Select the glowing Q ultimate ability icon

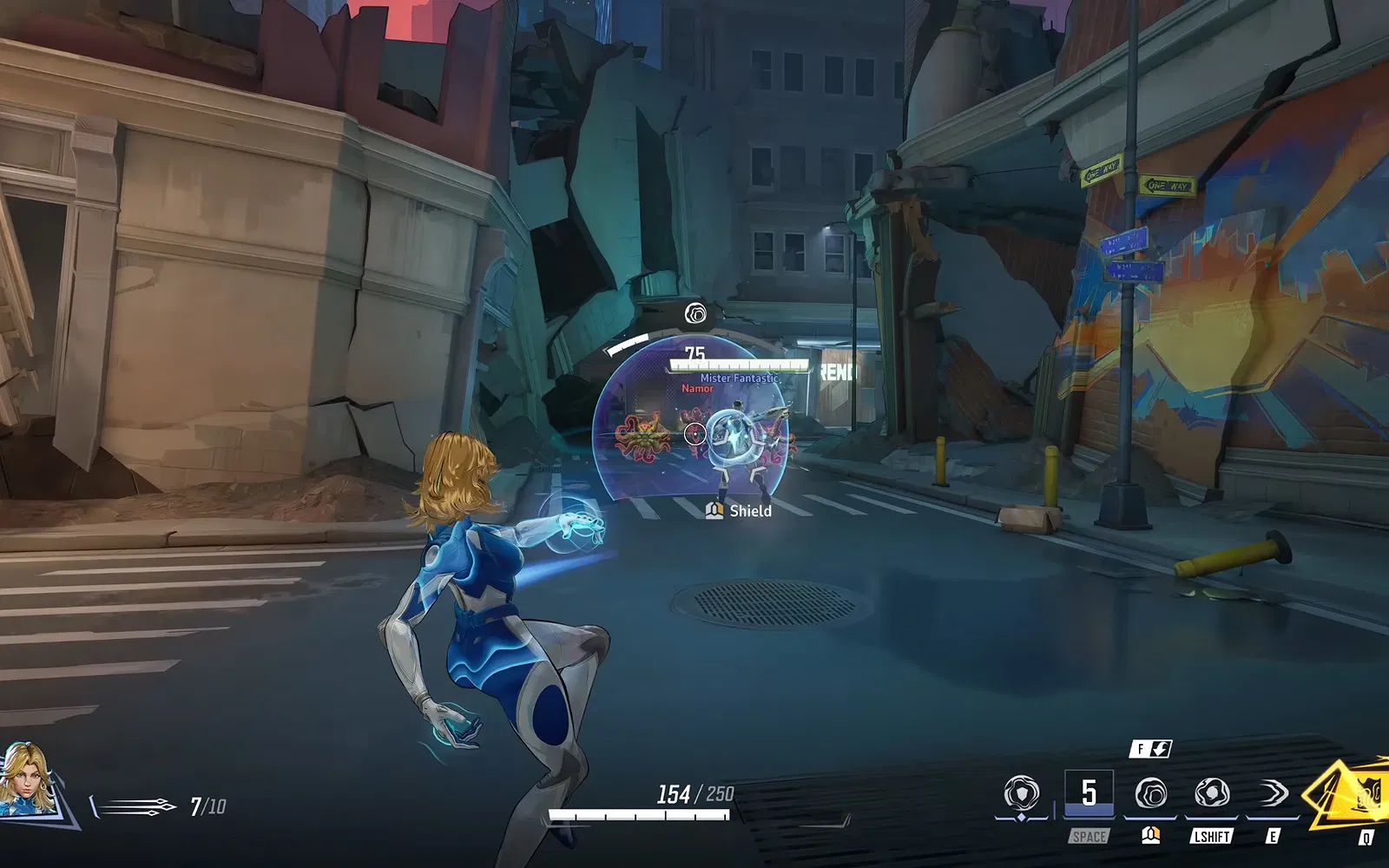tap(1340, 794)
